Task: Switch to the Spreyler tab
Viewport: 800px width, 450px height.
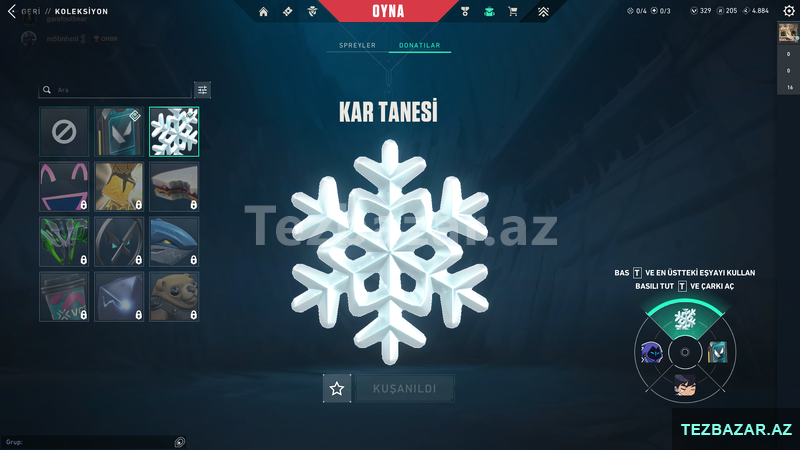Action: coord(358,46)
